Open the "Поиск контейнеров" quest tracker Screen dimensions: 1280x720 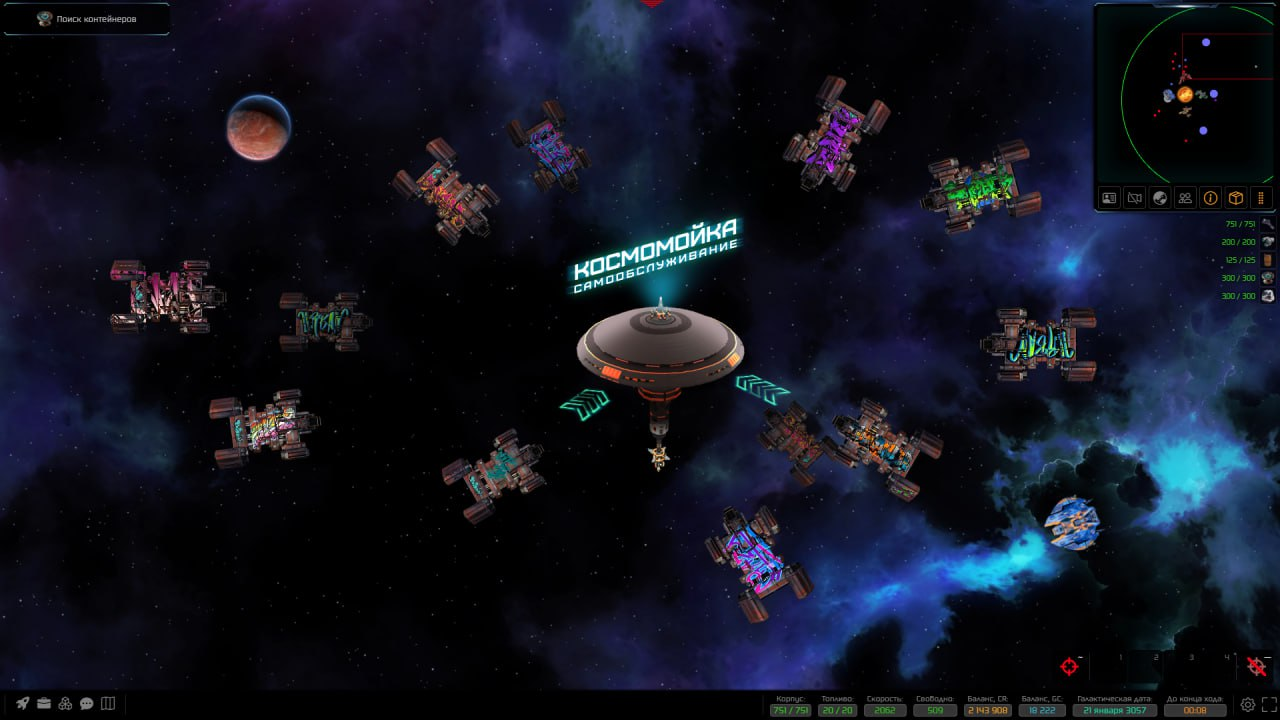(x=86, y=19)
